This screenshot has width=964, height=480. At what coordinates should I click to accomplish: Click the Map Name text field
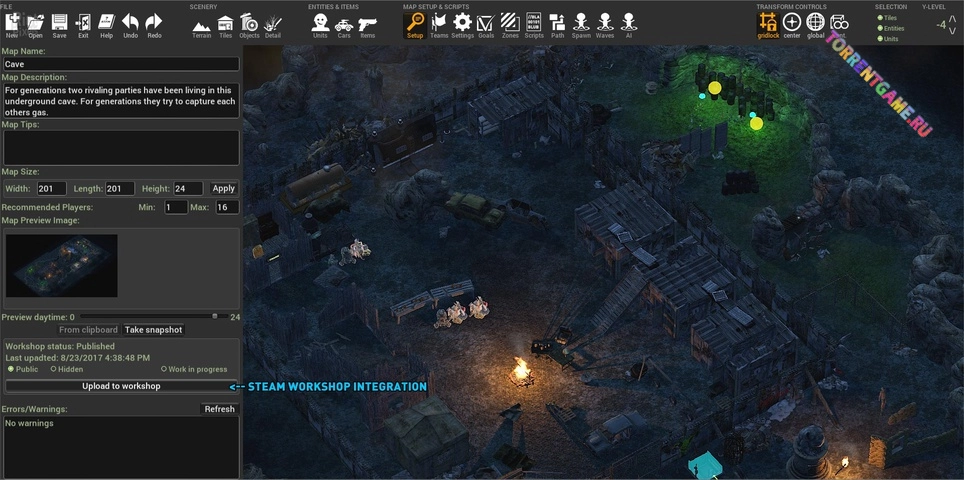tap(121, 64)
